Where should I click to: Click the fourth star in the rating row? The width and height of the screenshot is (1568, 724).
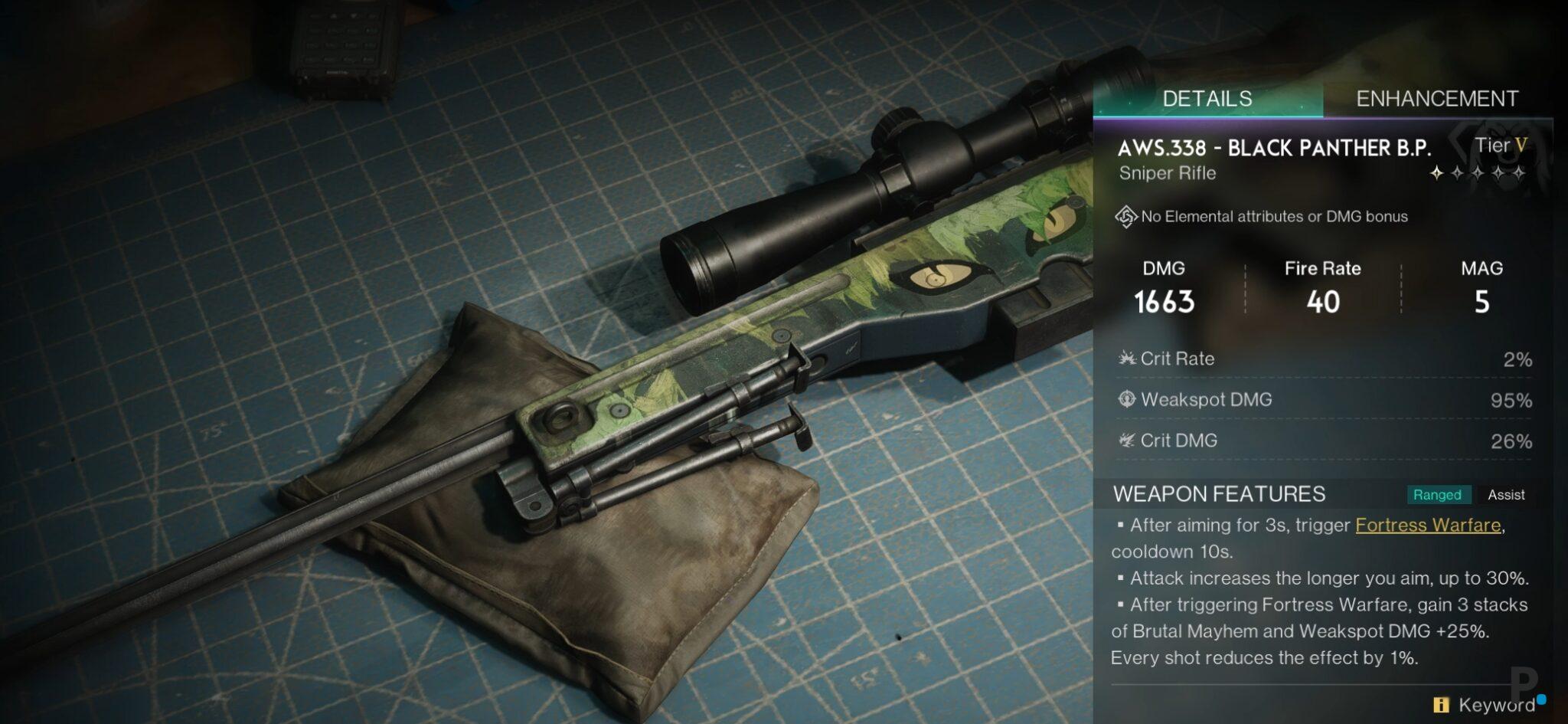click(x=1498, y=174)
